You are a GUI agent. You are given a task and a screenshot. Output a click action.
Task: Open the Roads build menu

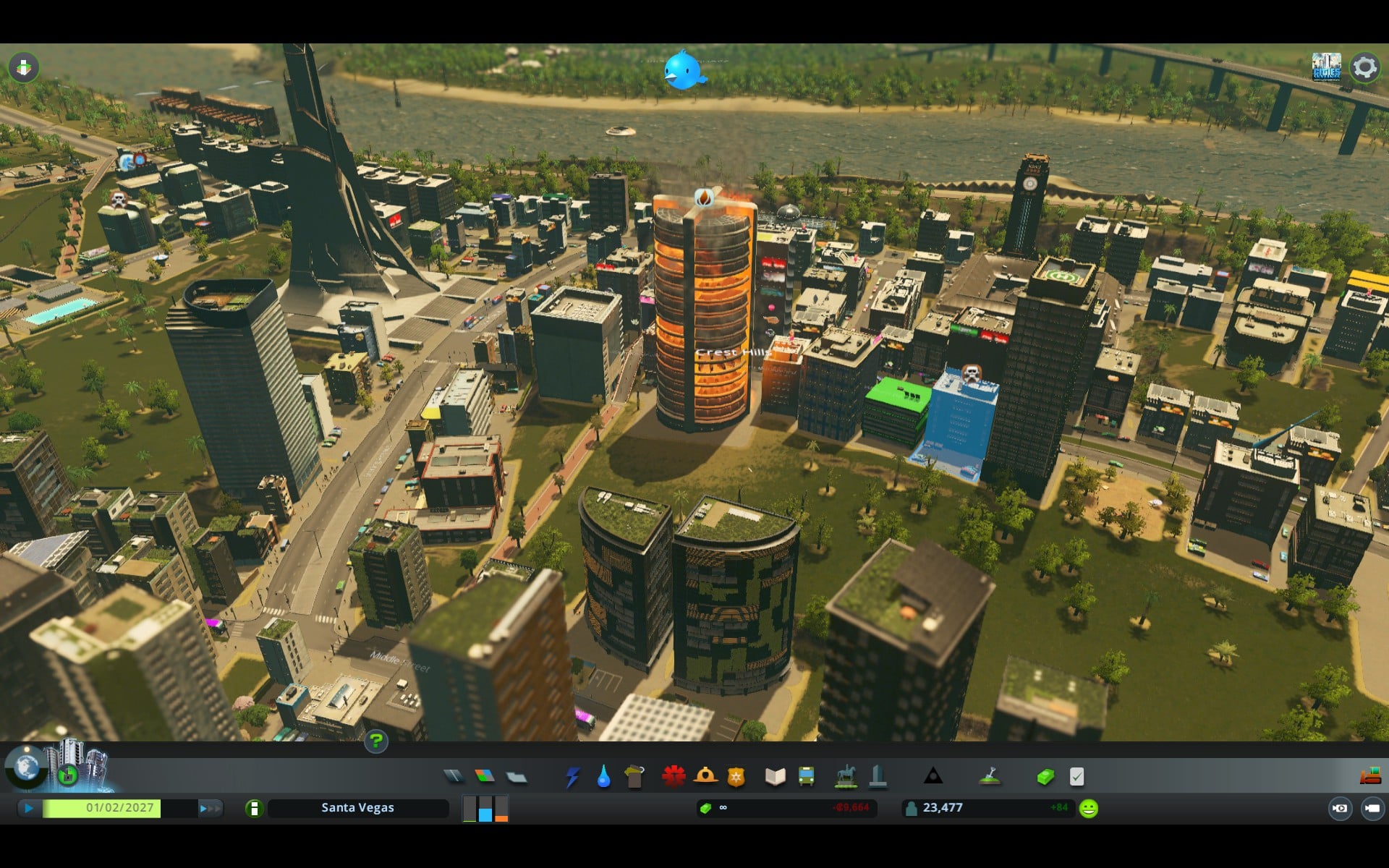click(x=454, y=777)
